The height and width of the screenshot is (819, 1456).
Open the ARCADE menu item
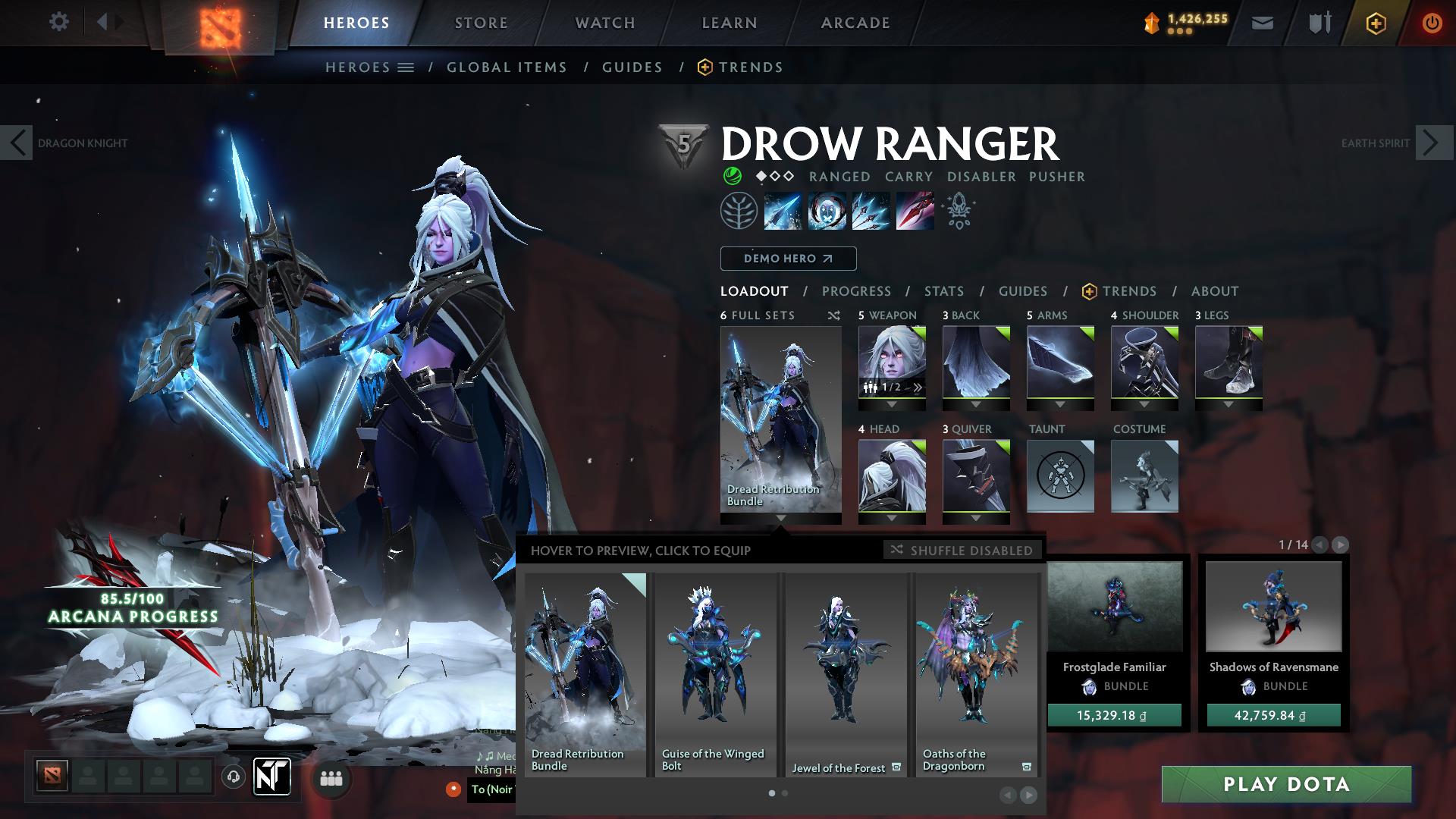(x=855, y=23)
